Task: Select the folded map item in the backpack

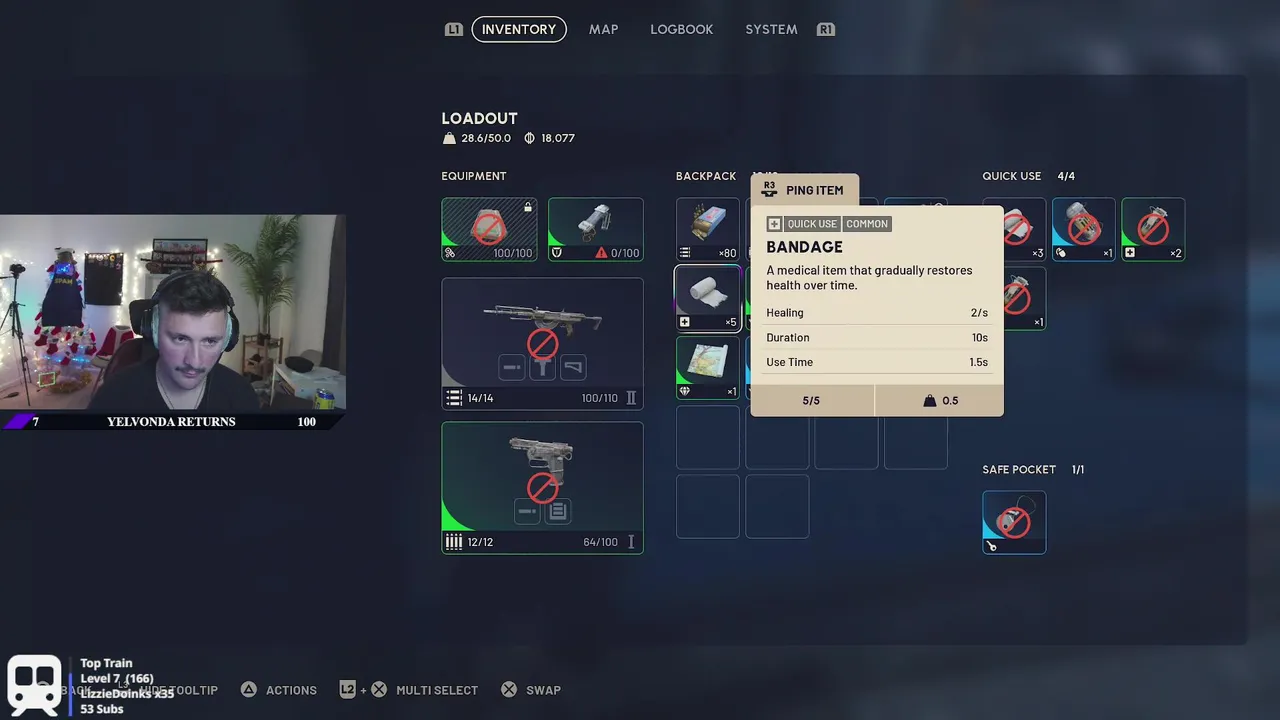Action: (x=707, y=366)
